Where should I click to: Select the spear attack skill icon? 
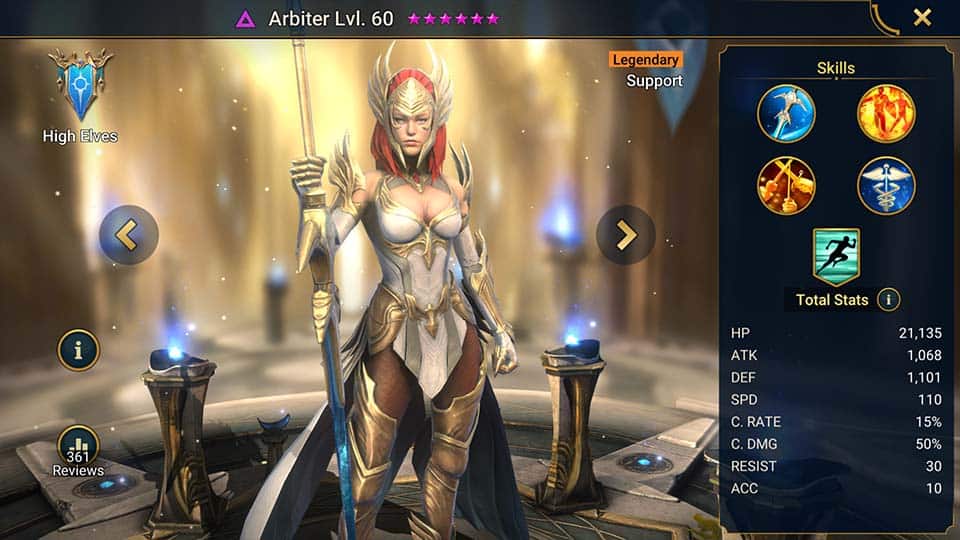[x=786, y=113]
